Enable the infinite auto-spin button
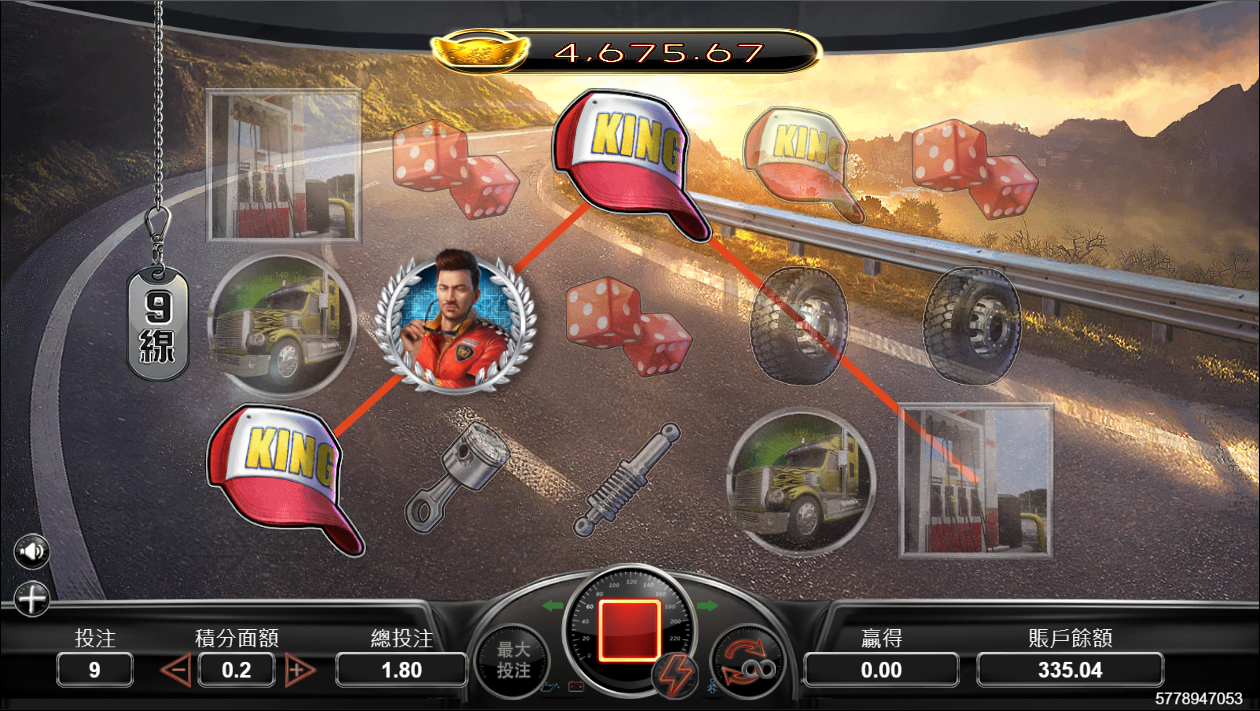Screen dimensions: 1260x711 (x=746, y=661)
